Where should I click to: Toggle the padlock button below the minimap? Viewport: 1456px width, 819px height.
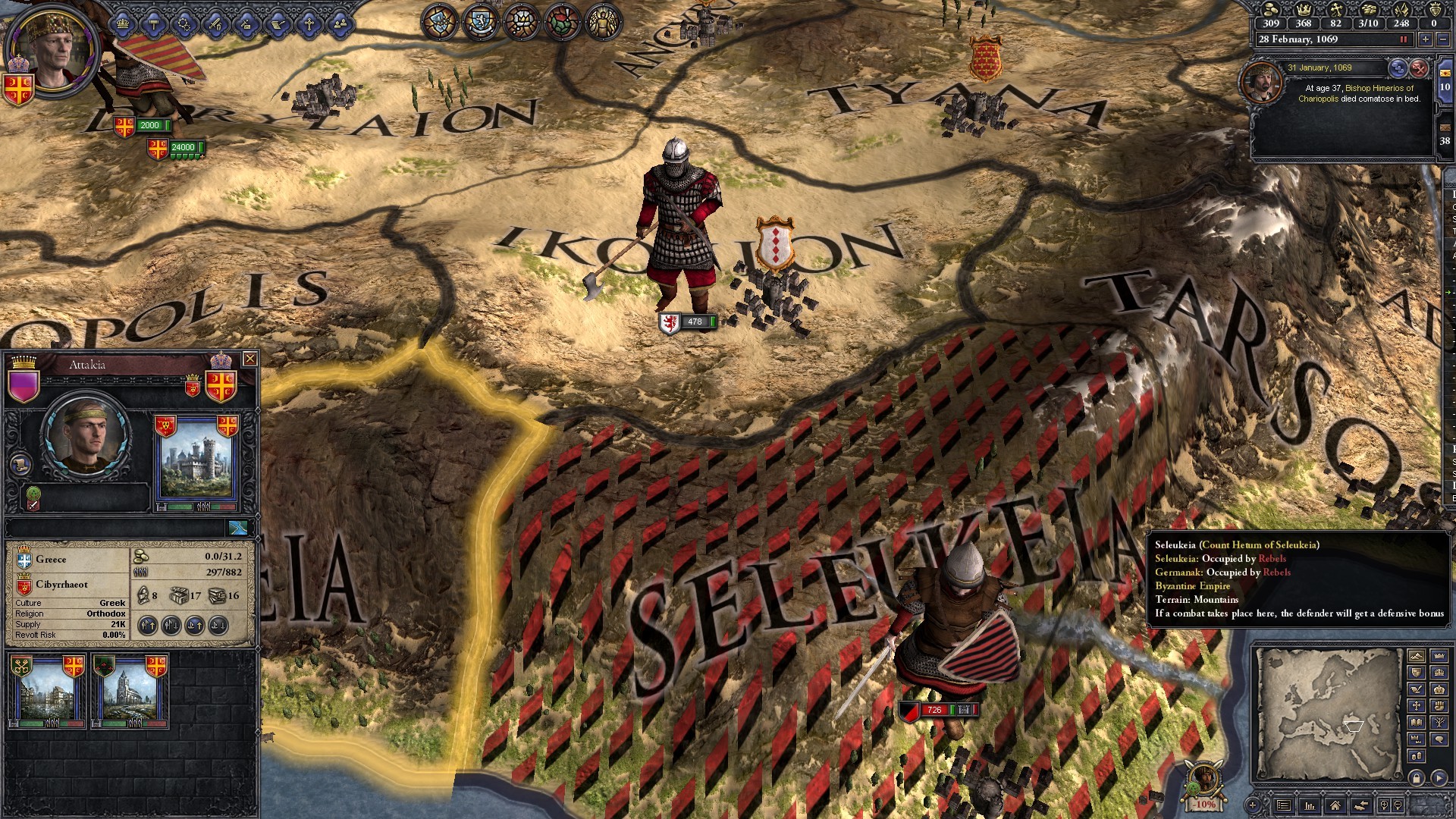(1417, 778)
